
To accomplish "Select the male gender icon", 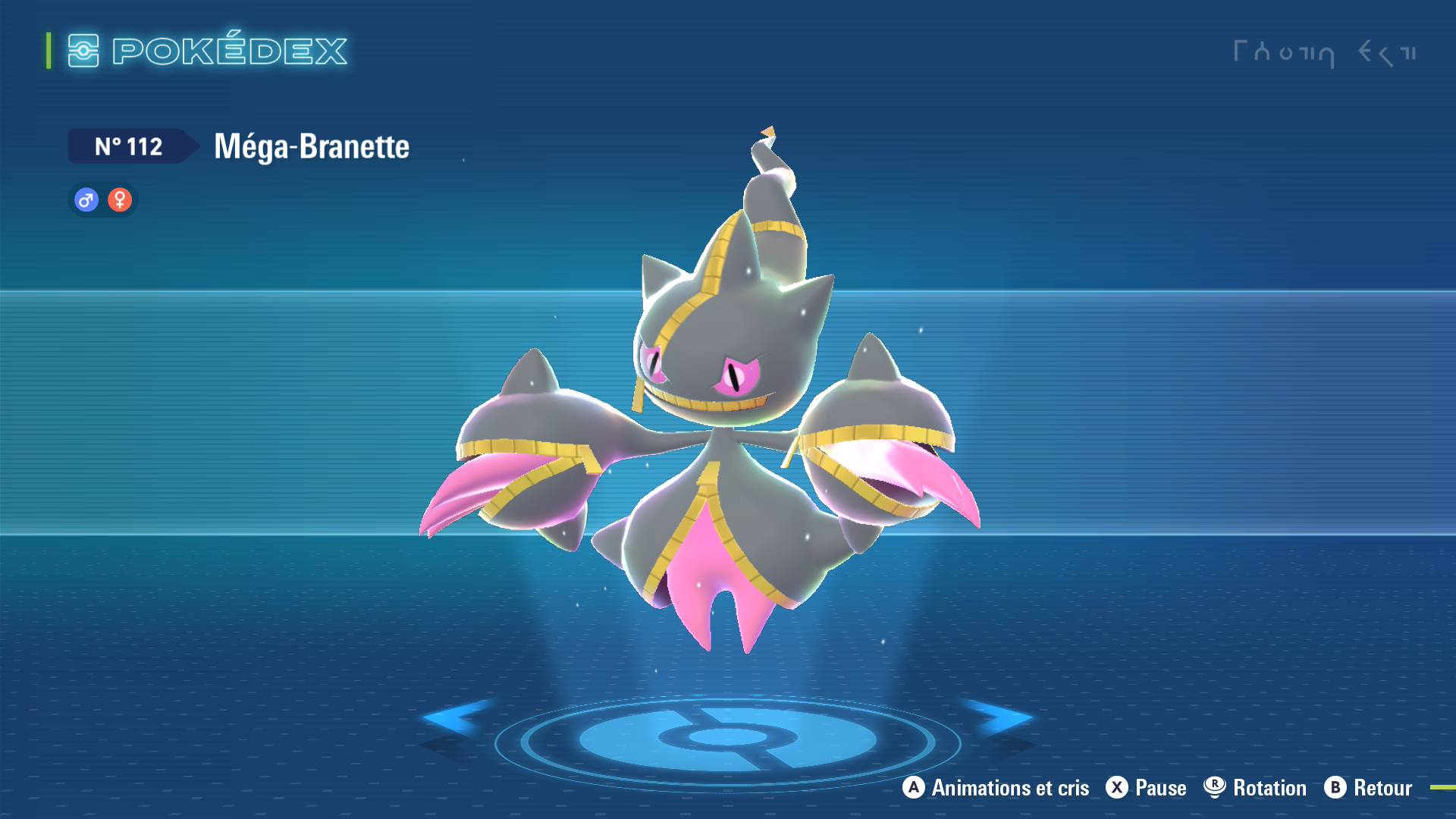I will click(x=86, y=200).
